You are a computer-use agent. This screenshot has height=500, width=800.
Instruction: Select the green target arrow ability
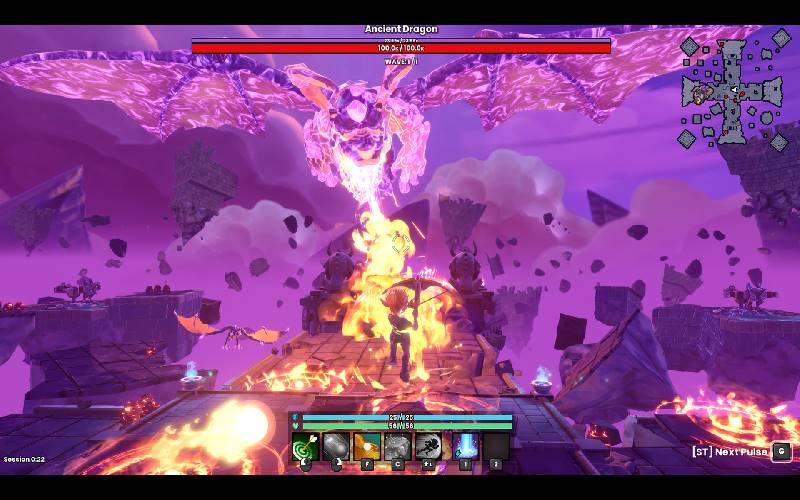[305, 446]
